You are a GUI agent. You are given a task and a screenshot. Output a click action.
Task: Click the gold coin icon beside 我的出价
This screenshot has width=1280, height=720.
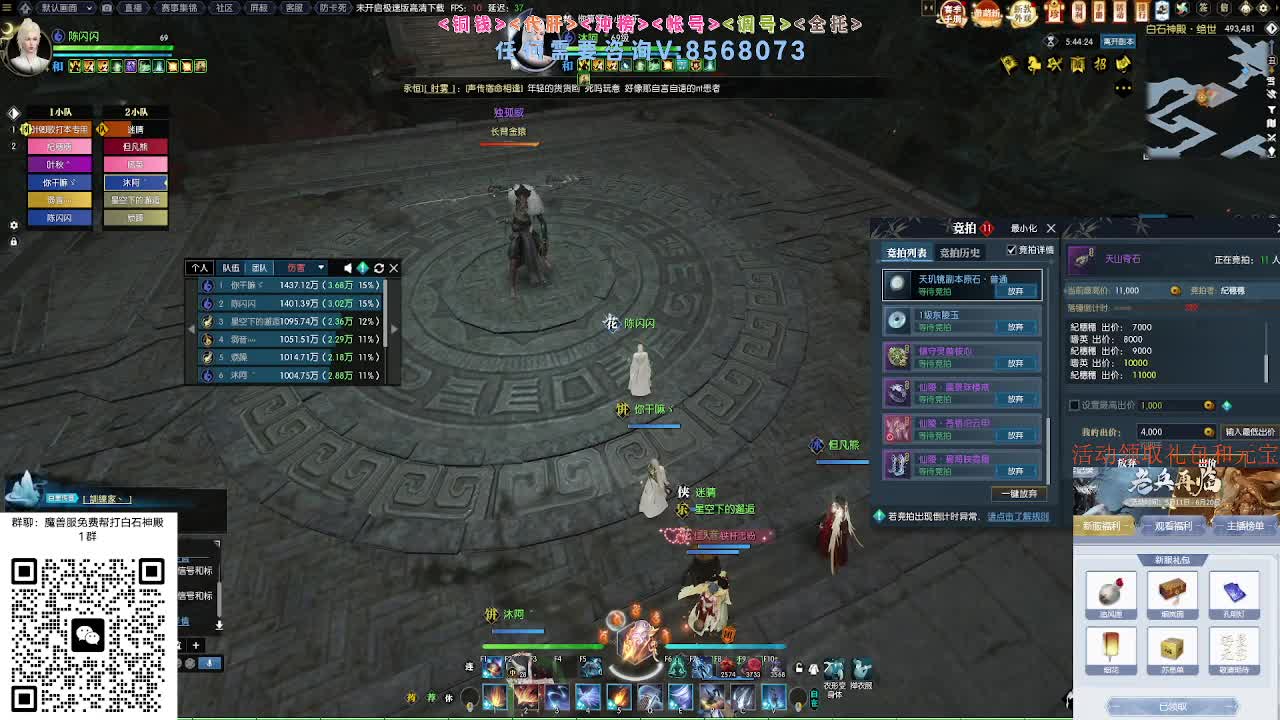pyautogui.click(x=1208, y=432)
